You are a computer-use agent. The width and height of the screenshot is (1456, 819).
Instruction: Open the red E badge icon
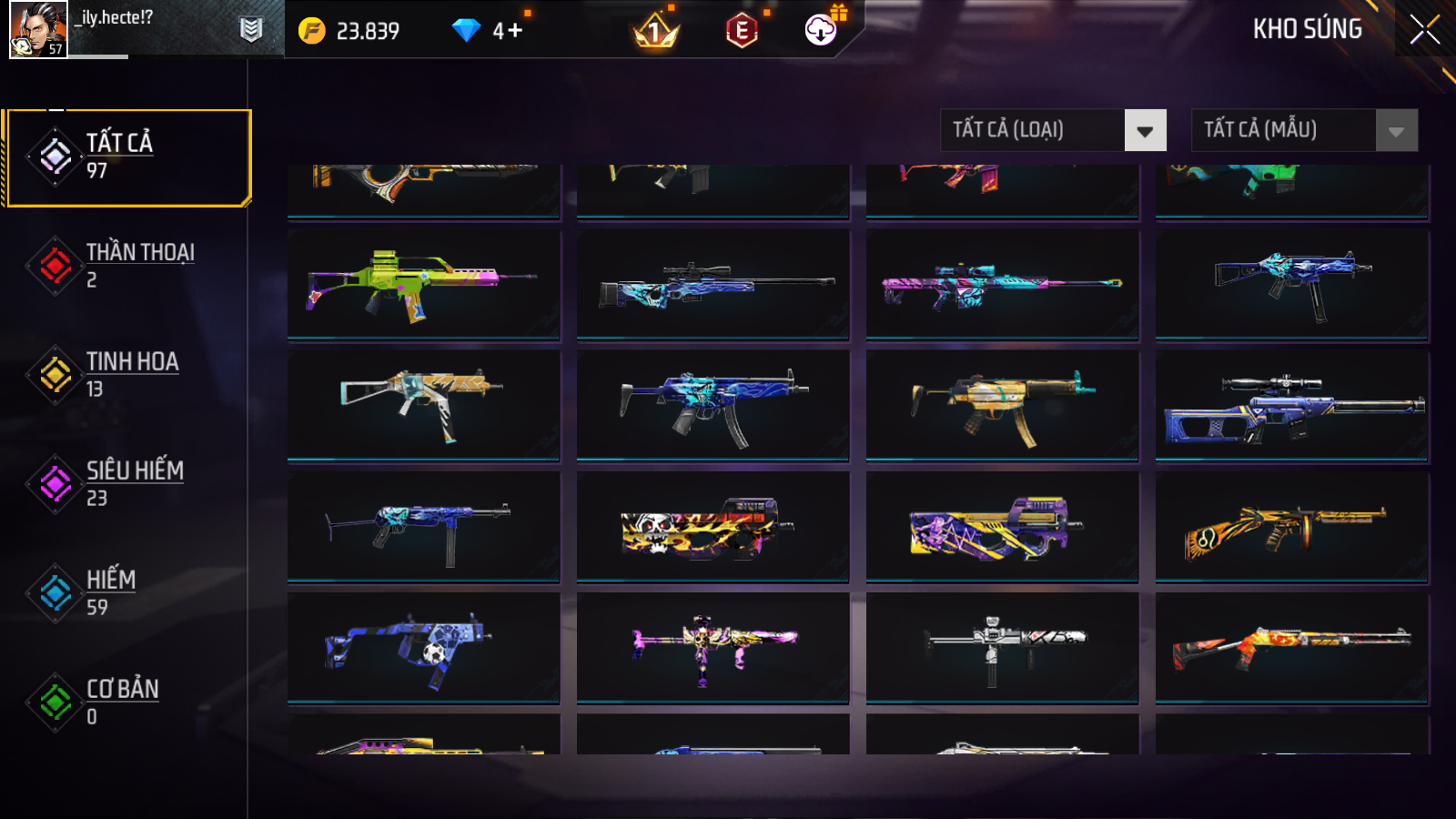742,32
